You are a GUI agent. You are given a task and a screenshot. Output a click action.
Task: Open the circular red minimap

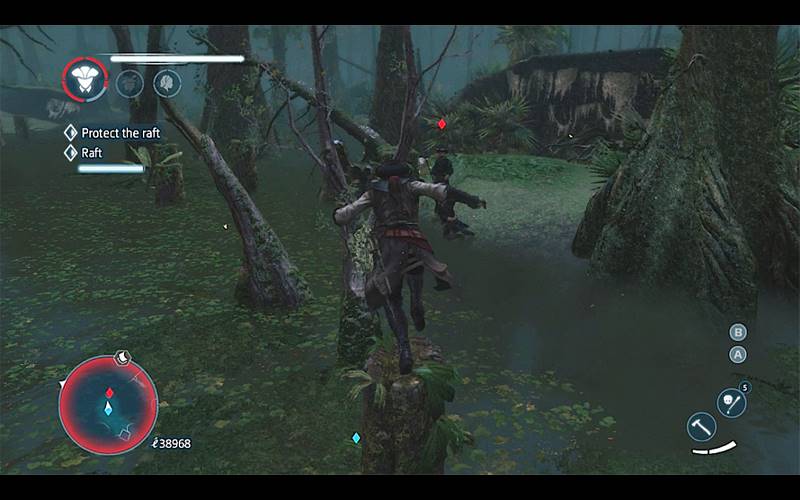108,405
